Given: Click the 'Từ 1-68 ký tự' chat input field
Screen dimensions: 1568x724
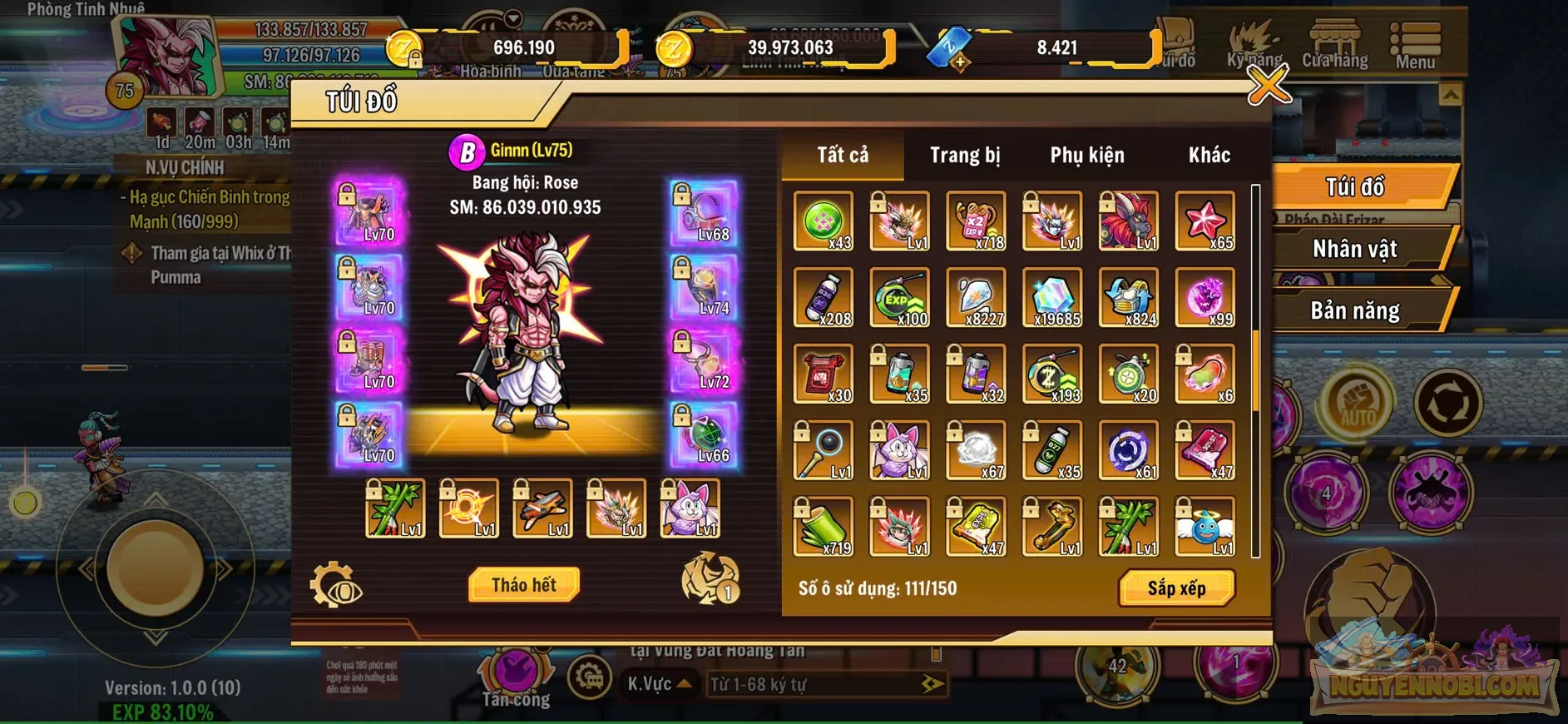Looking at the screenshot, I should [799, 685].
